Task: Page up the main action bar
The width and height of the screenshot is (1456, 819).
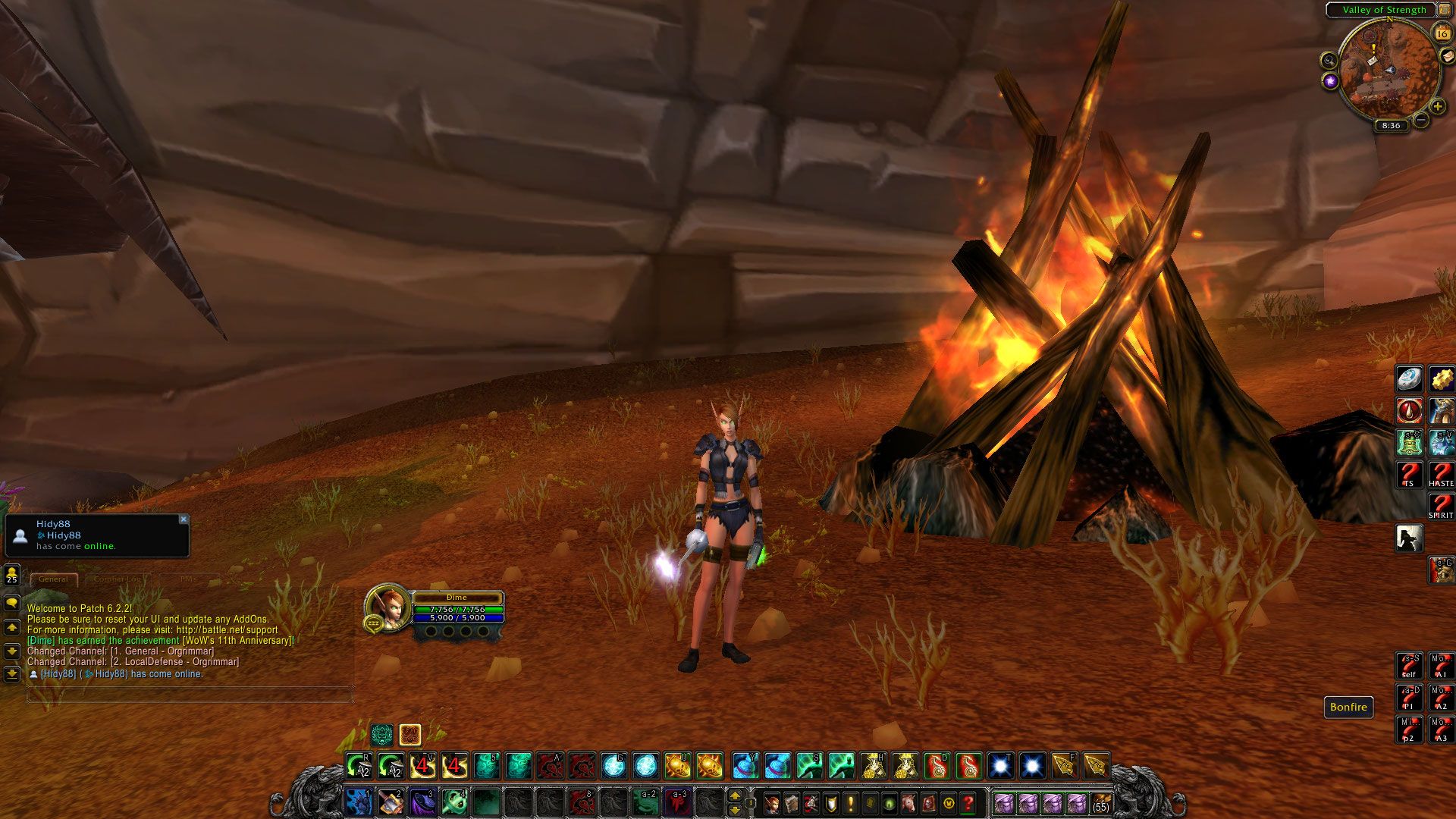Action: click(734, 795)
